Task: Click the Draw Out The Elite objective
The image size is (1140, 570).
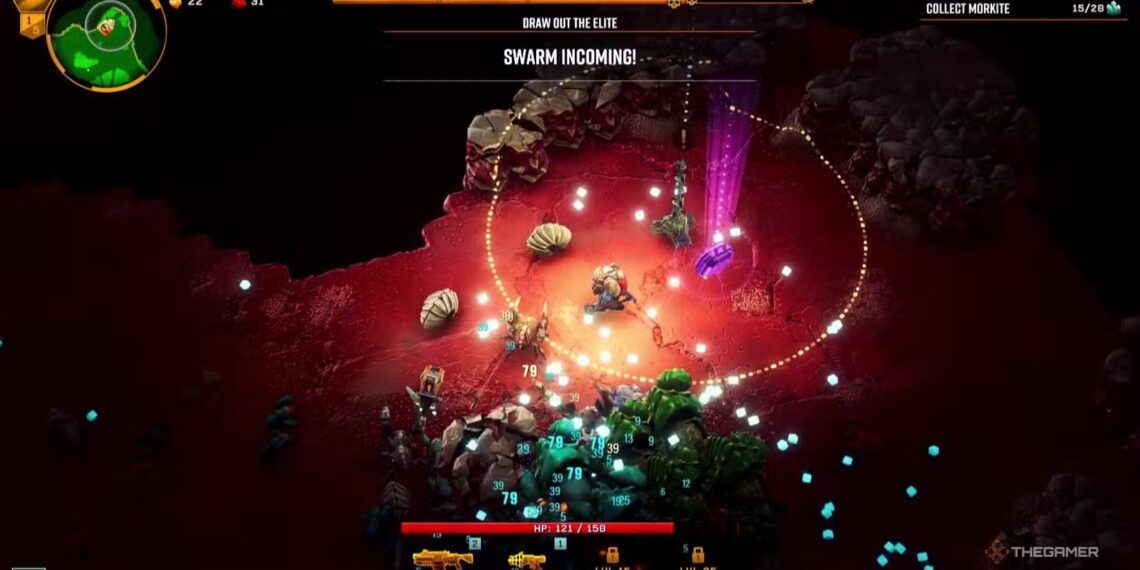Action: coord(569,23)
